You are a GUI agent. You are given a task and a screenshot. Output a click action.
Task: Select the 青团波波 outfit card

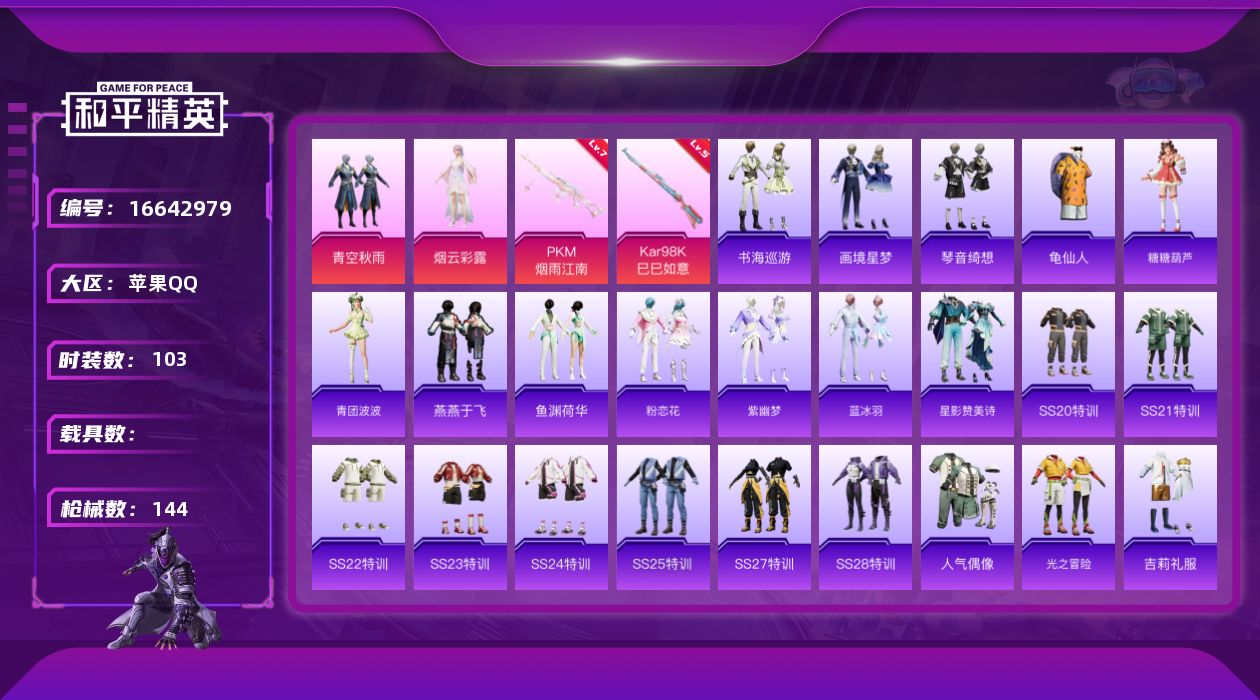pyautogui.click(x=358, y=364)
